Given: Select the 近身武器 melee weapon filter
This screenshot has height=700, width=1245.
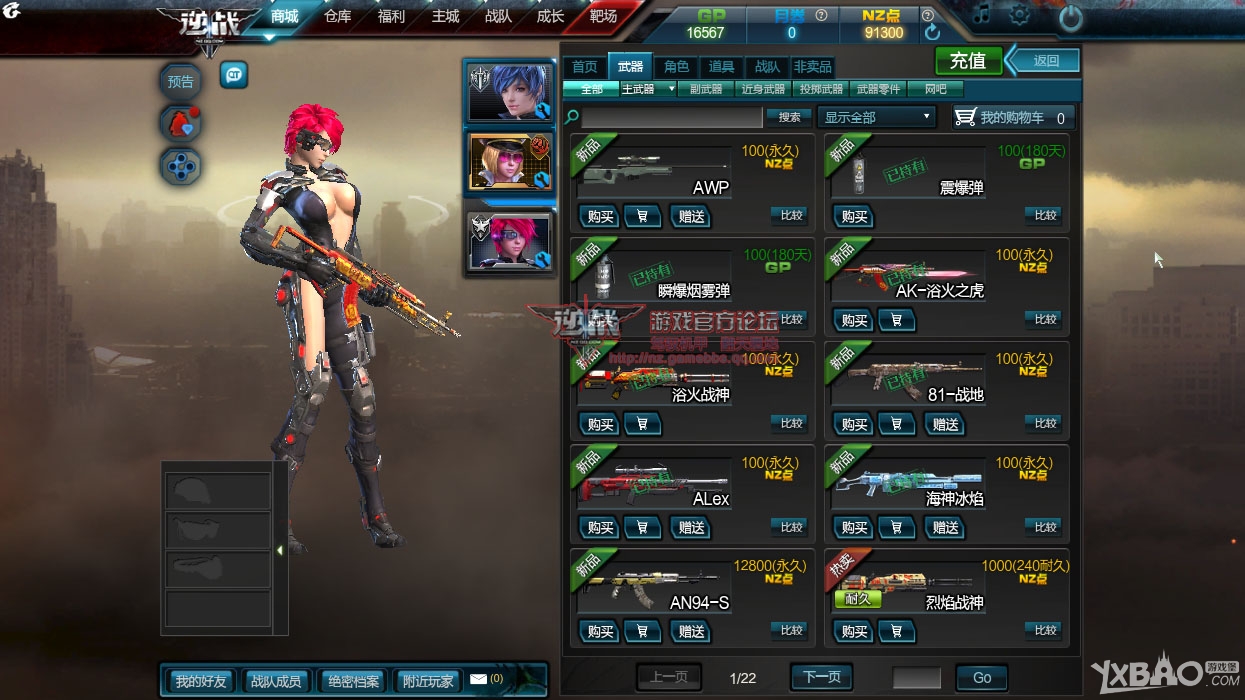Looking at the screenshot, I should pos(763,89).
